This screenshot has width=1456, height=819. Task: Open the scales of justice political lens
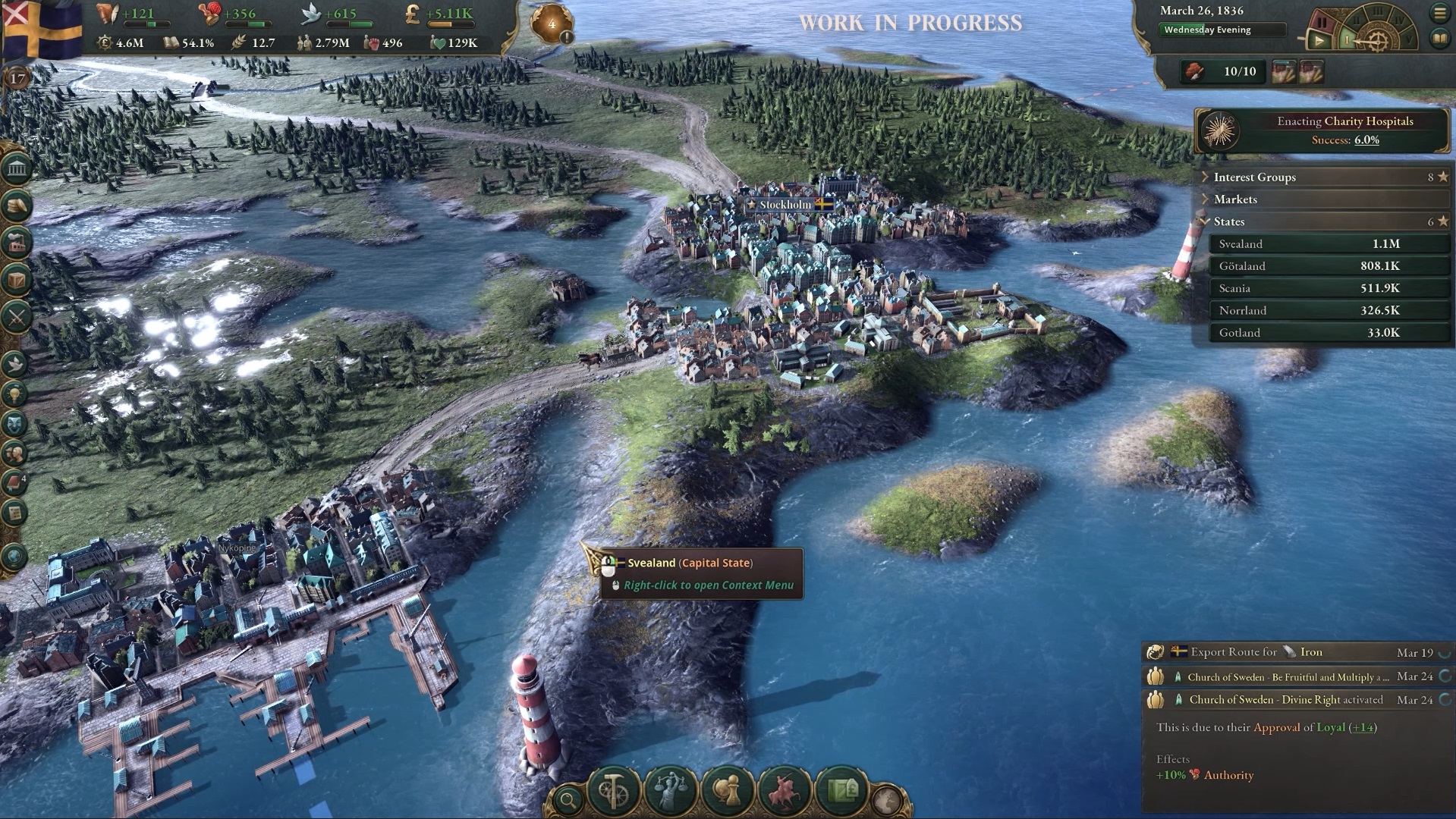(669, 791)
